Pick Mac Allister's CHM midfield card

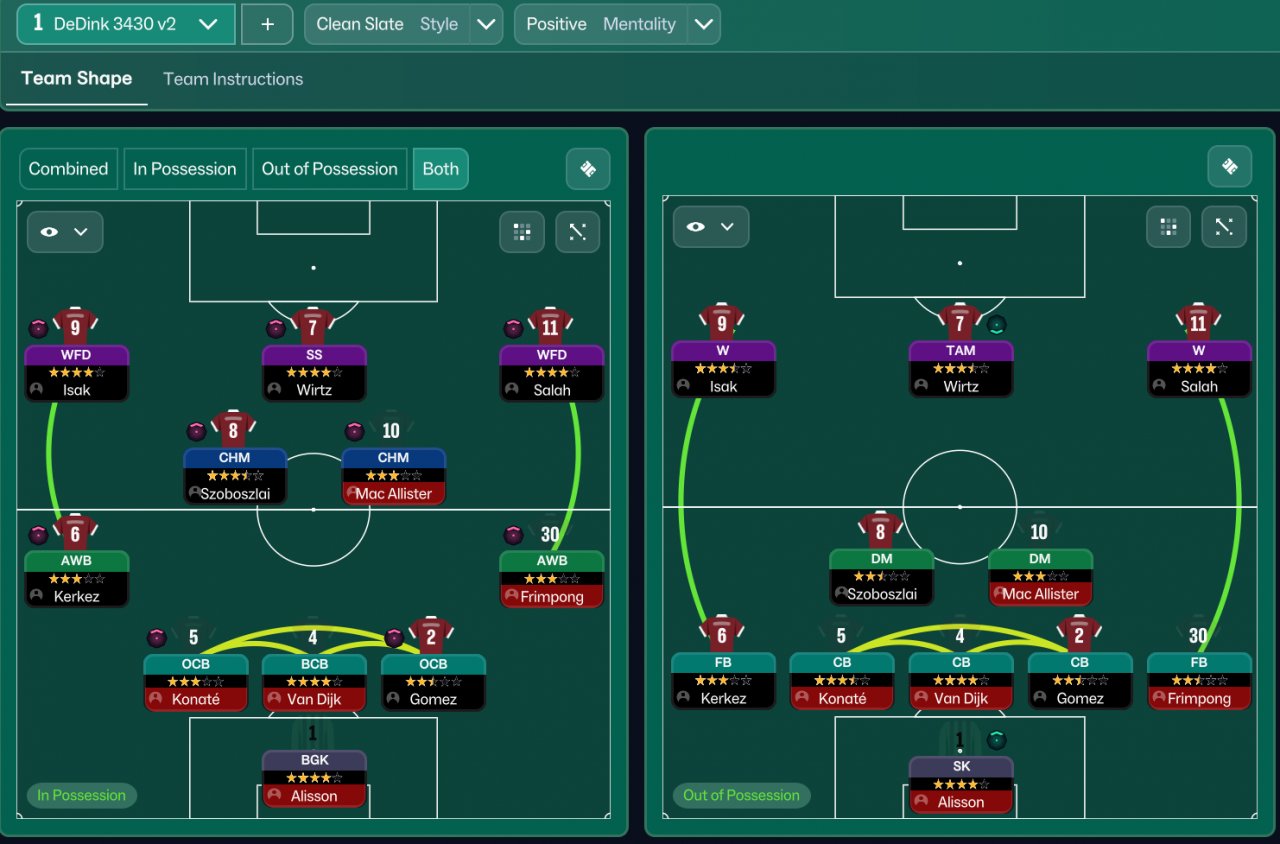point(393,476)
